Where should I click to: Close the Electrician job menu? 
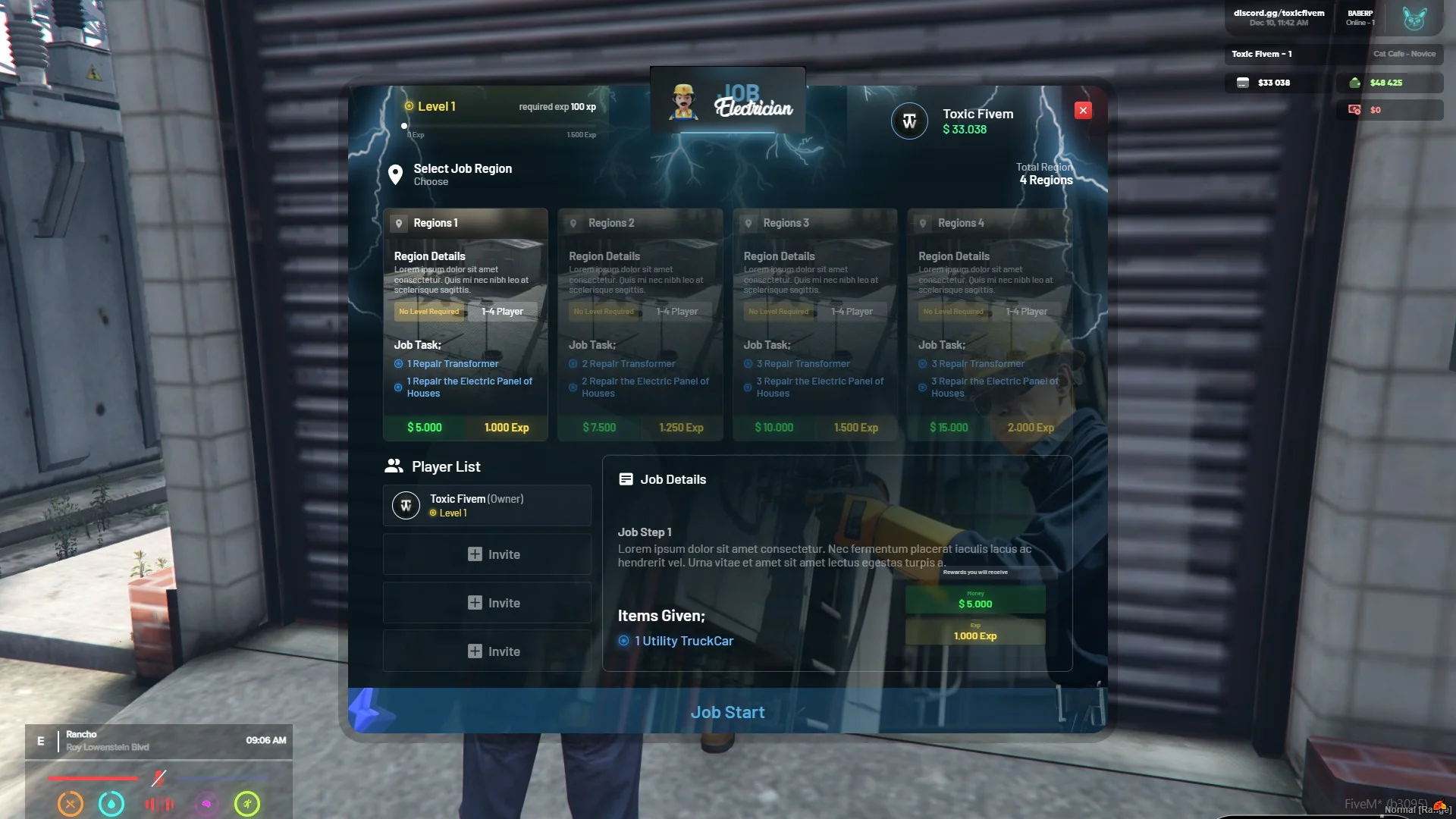tap(1083, 111)
